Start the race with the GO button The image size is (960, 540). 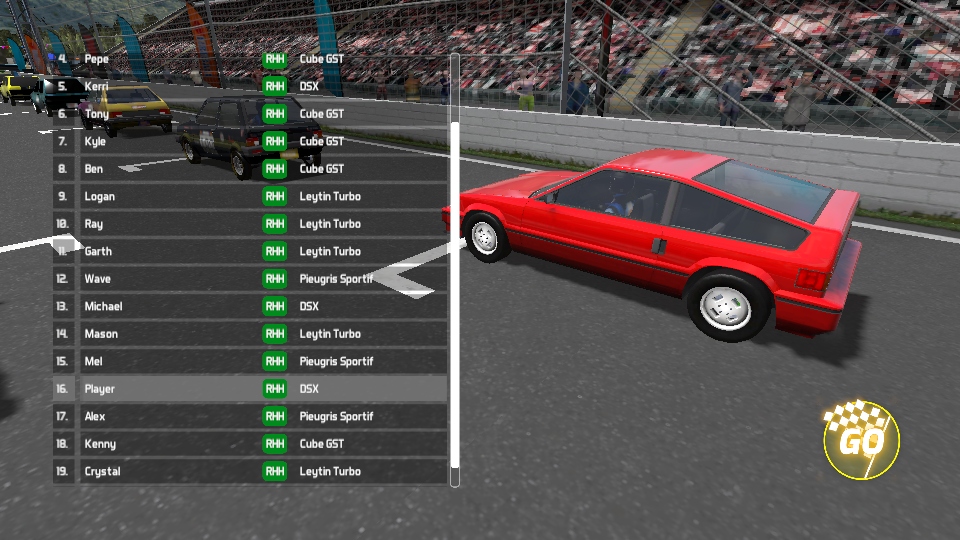861,440
